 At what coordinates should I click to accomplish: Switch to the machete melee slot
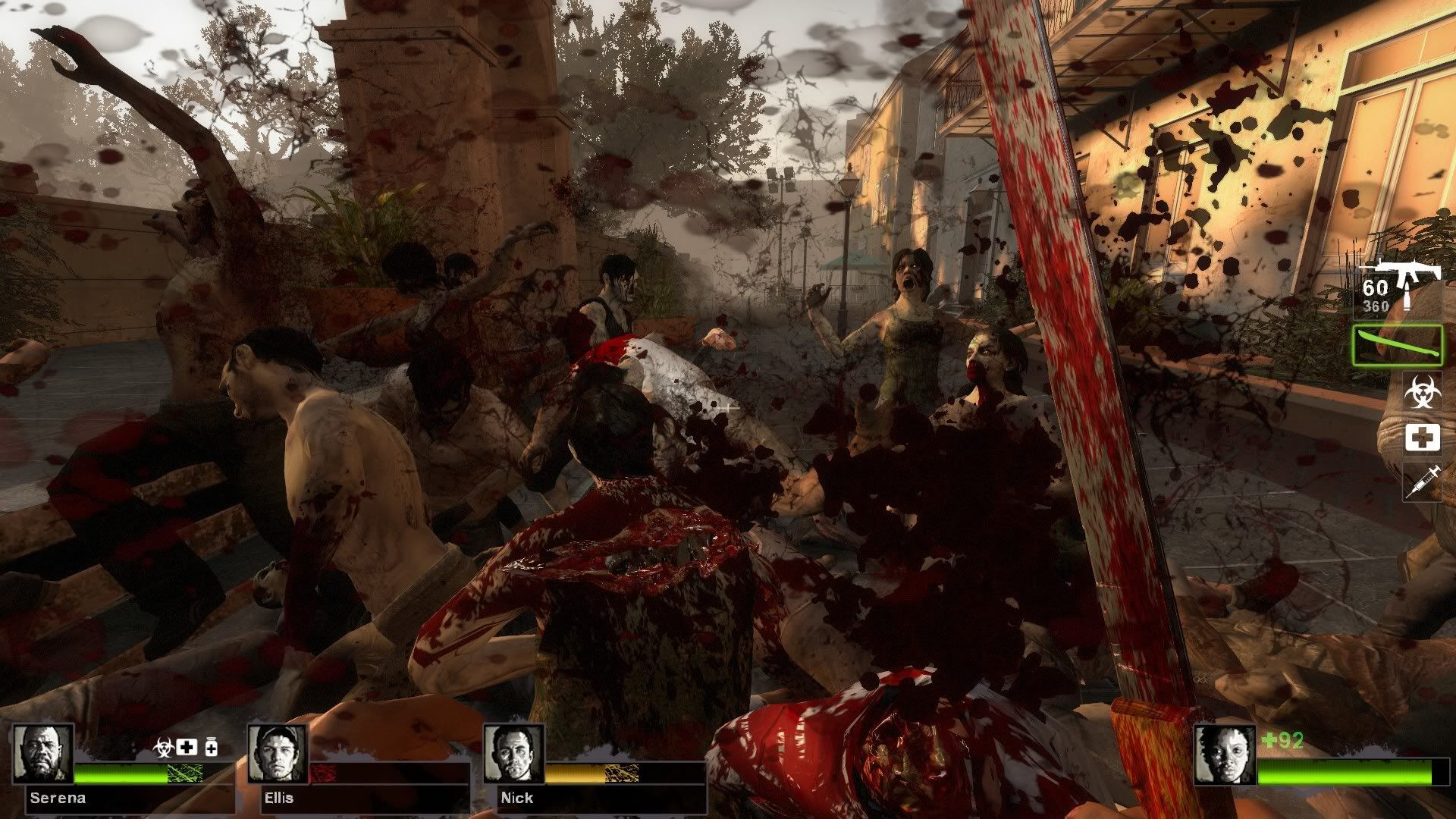(x=1396, y=345)
